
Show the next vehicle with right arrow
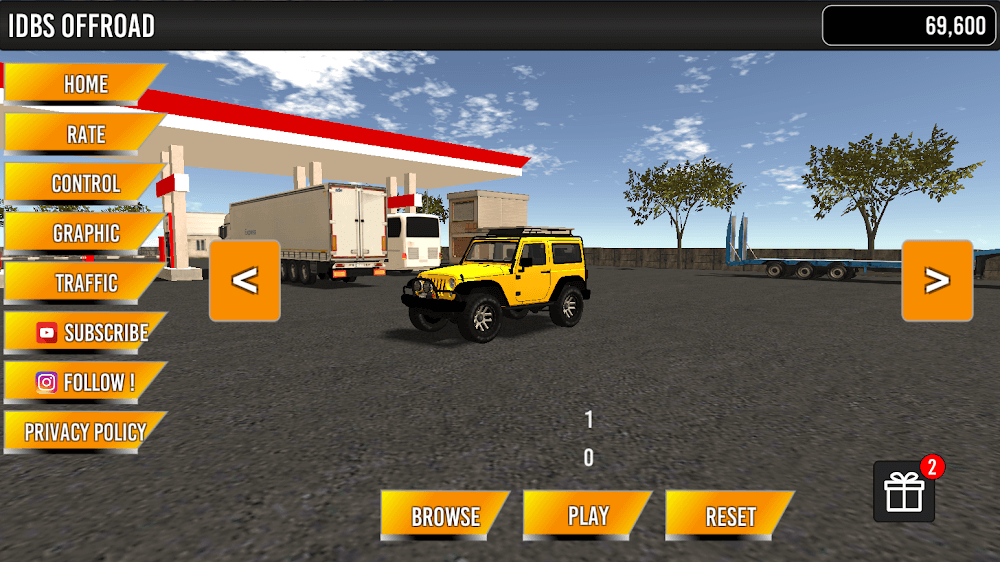point(937,281)
